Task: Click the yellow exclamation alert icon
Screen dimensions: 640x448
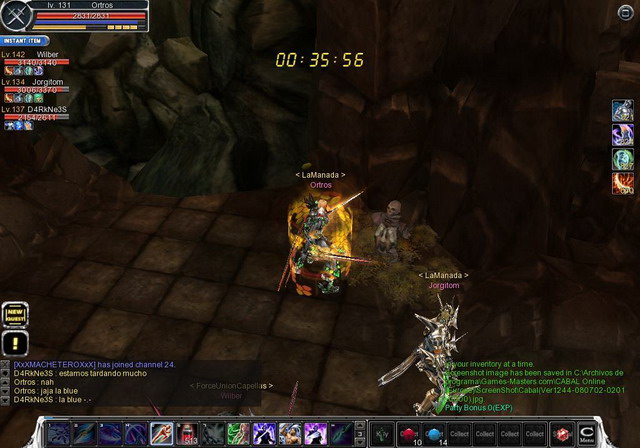Action: point(14,343)
